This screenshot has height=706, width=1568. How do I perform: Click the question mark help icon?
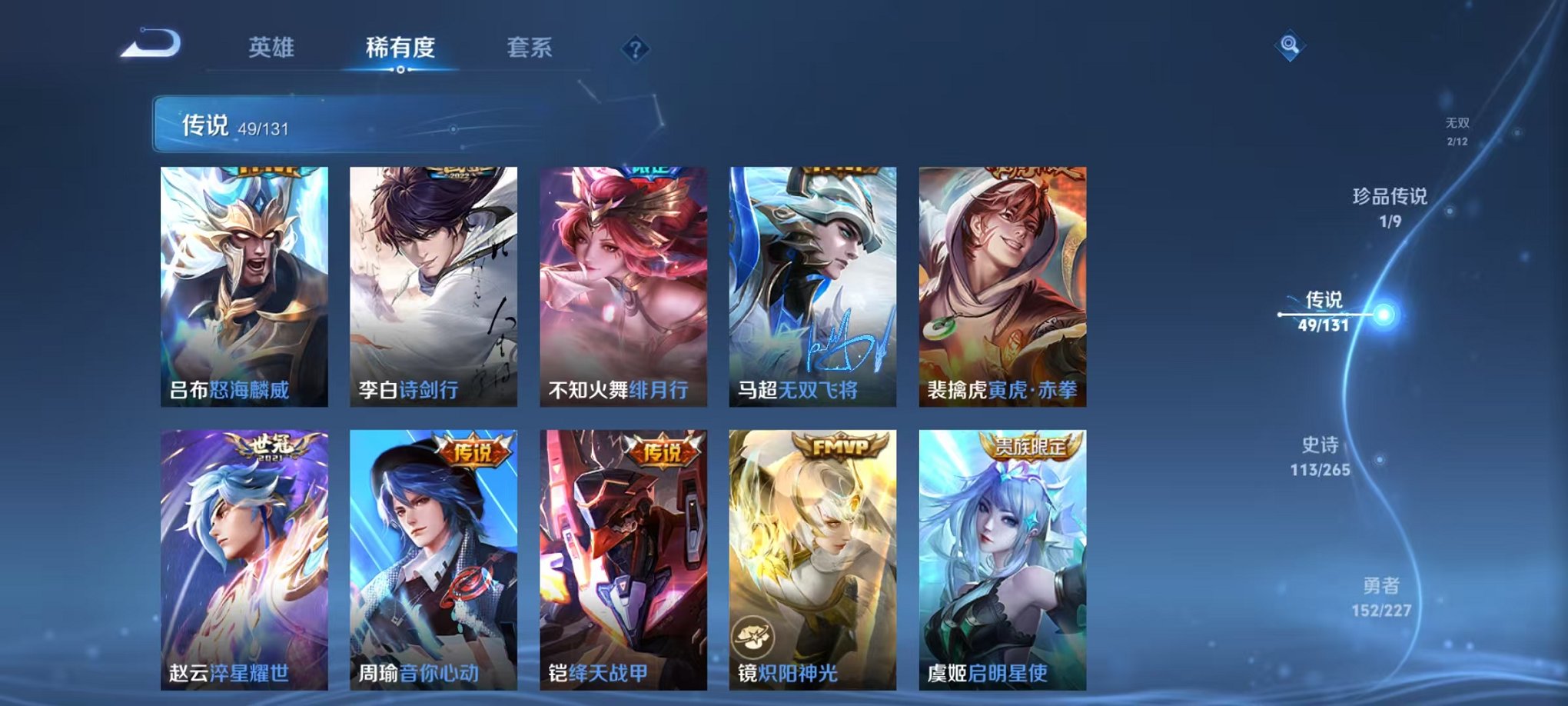634,49
